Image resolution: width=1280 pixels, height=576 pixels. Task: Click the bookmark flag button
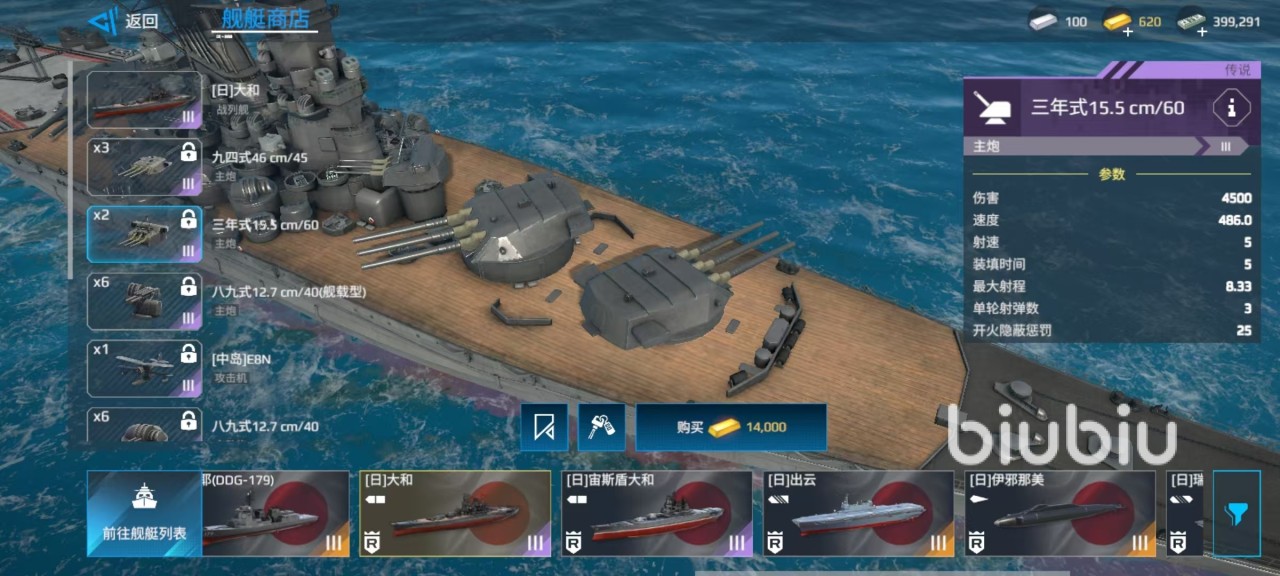(544, 427)
